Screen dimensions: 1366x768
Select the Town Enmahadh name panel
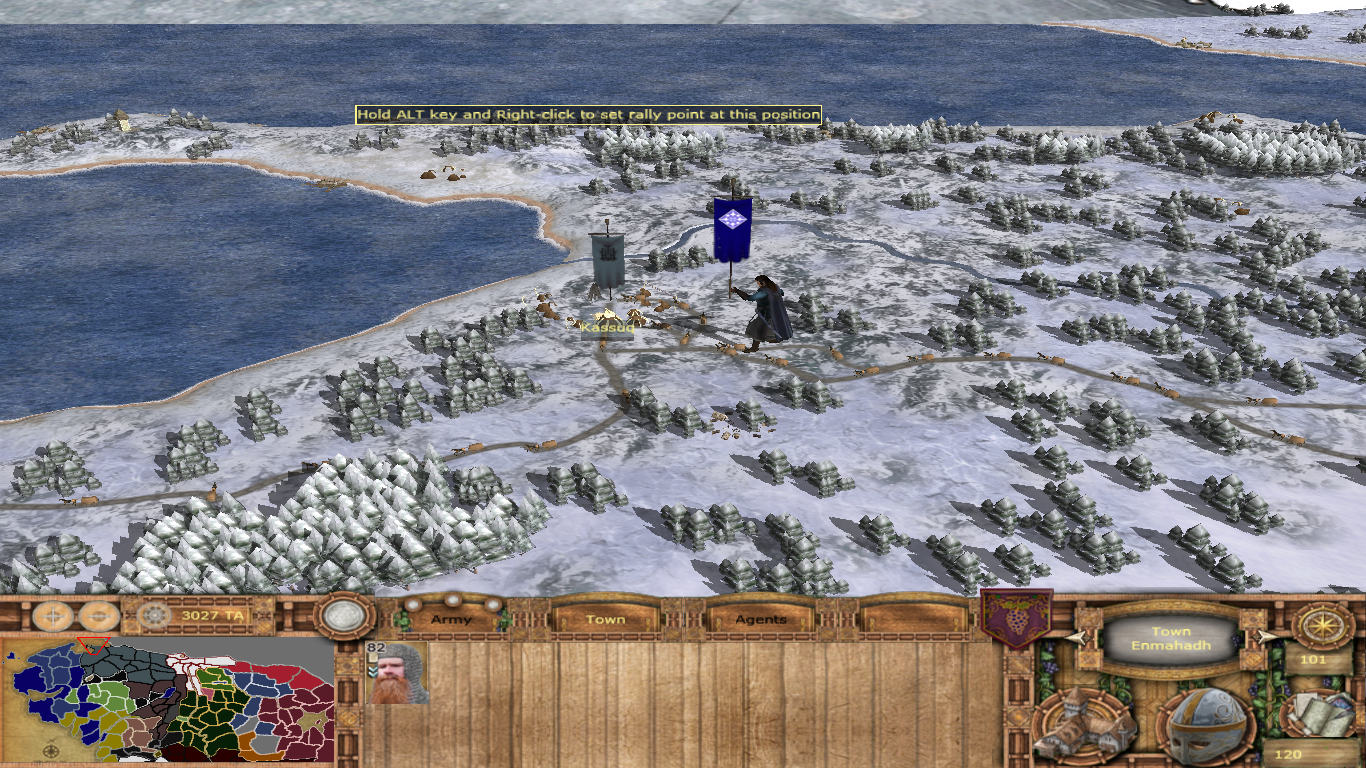coord(1171,638)
